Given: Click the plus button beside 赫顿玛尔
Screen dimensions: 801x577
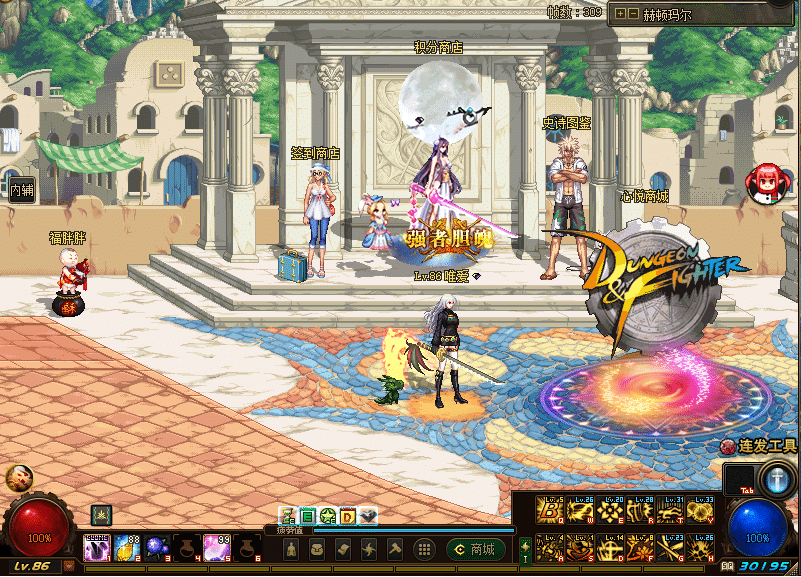Looking at the screenshot, I should pyautogui.click(x=620, y=13).
